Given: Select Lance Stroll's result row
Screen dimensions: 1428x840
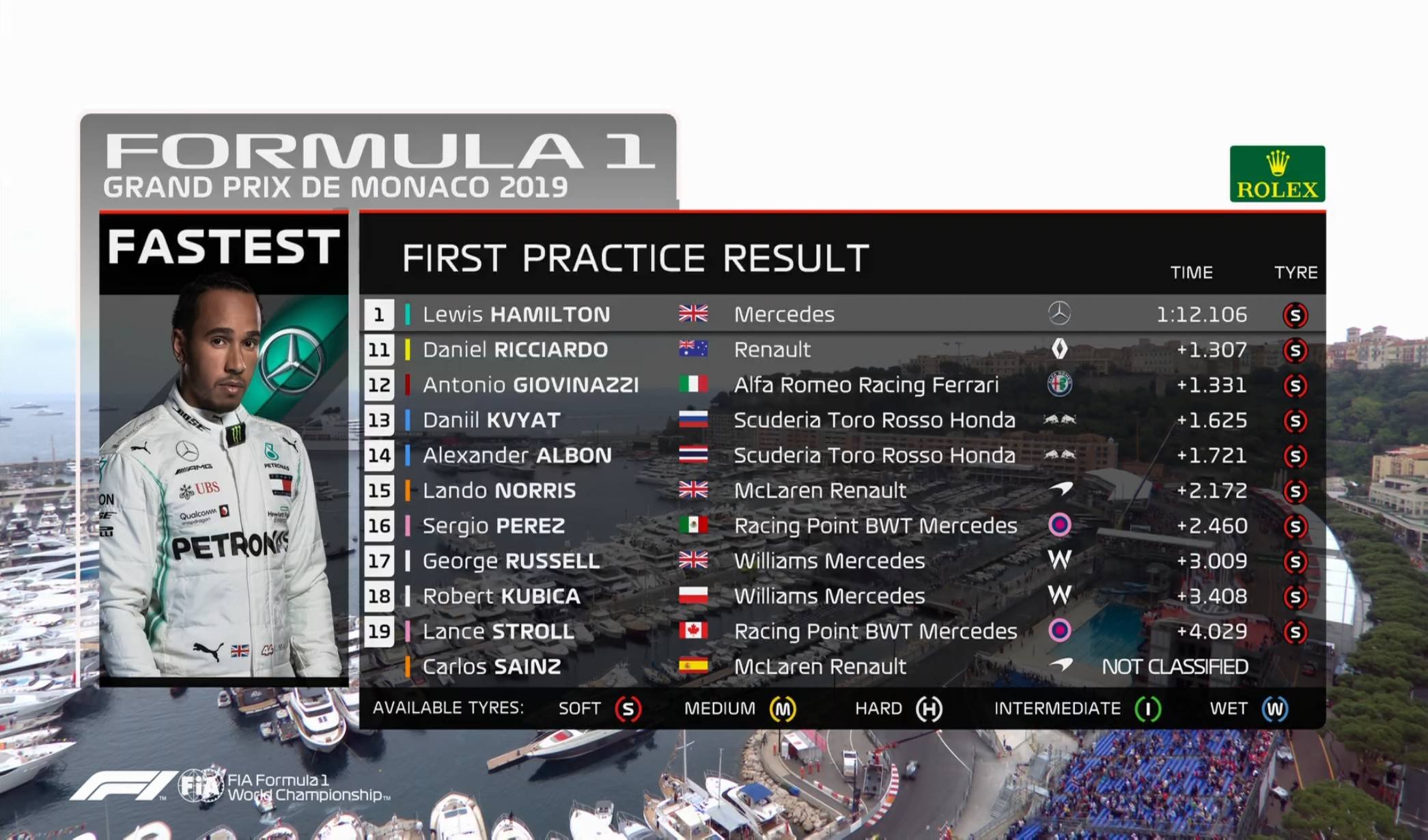Looking at the screenshot, I should [841, 631].
